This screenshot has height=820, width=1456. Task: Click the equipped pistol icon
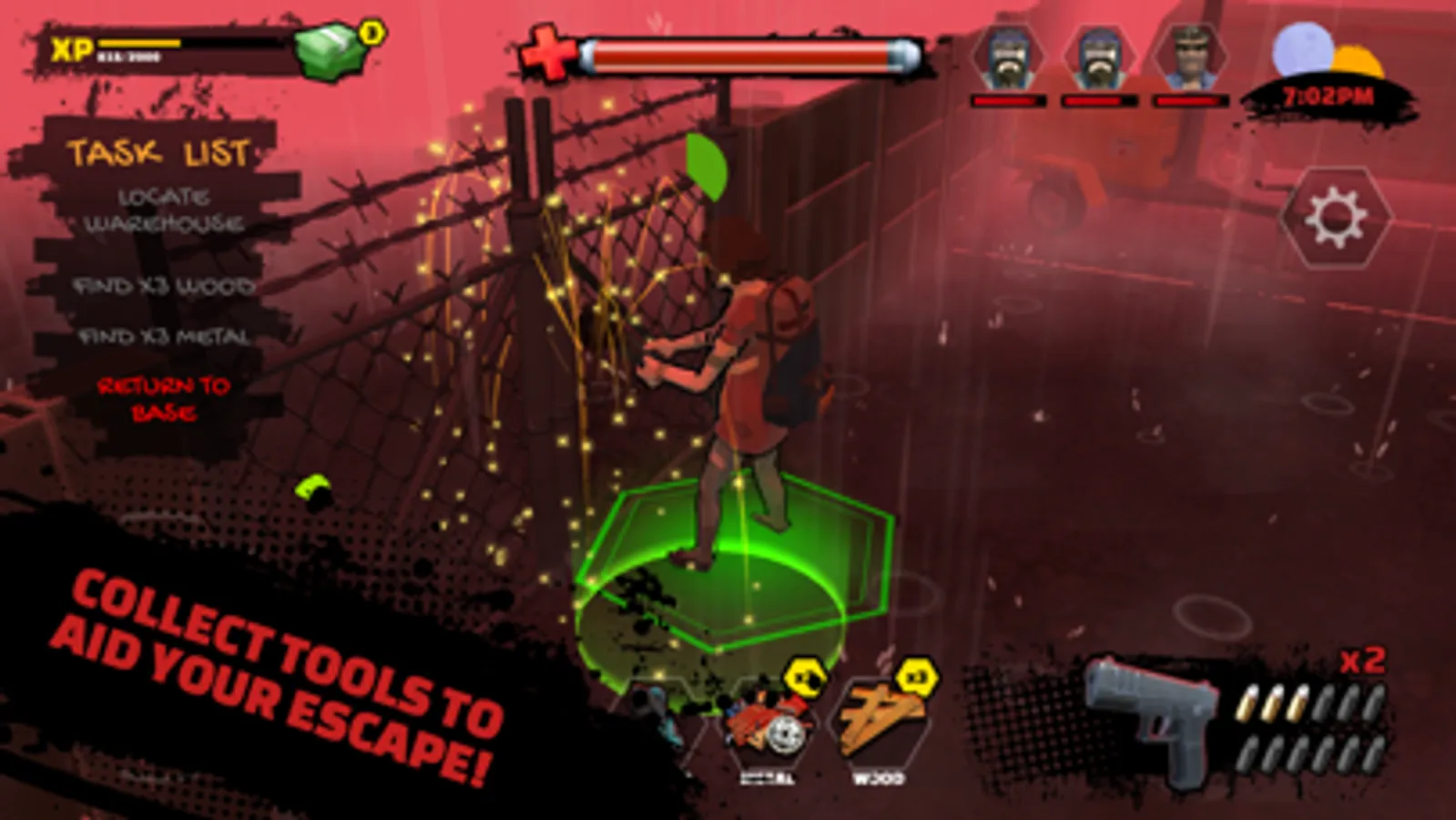tap(1155, 720)
